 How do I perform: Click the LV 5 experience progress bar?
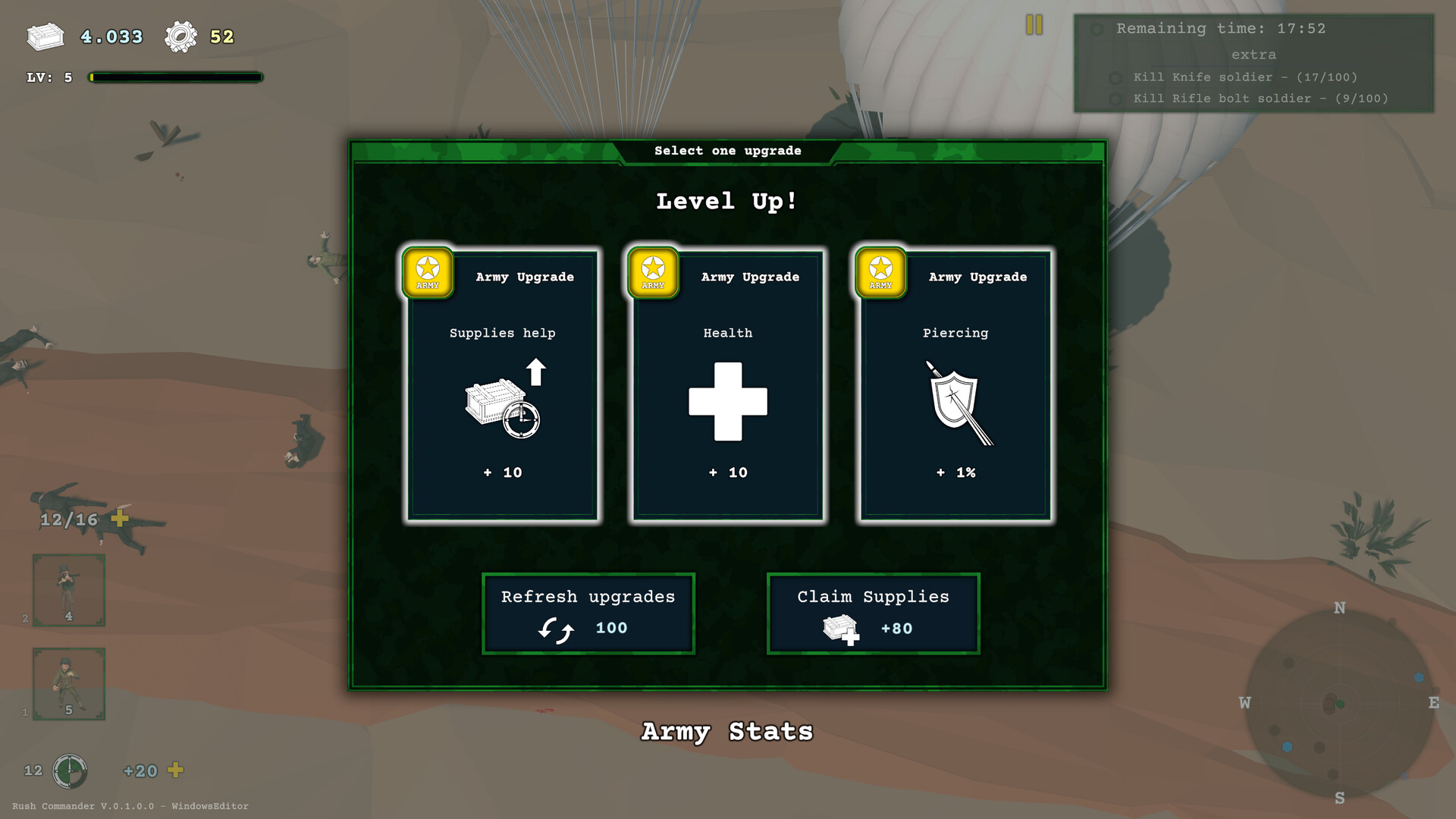click(x=174, y=77)
